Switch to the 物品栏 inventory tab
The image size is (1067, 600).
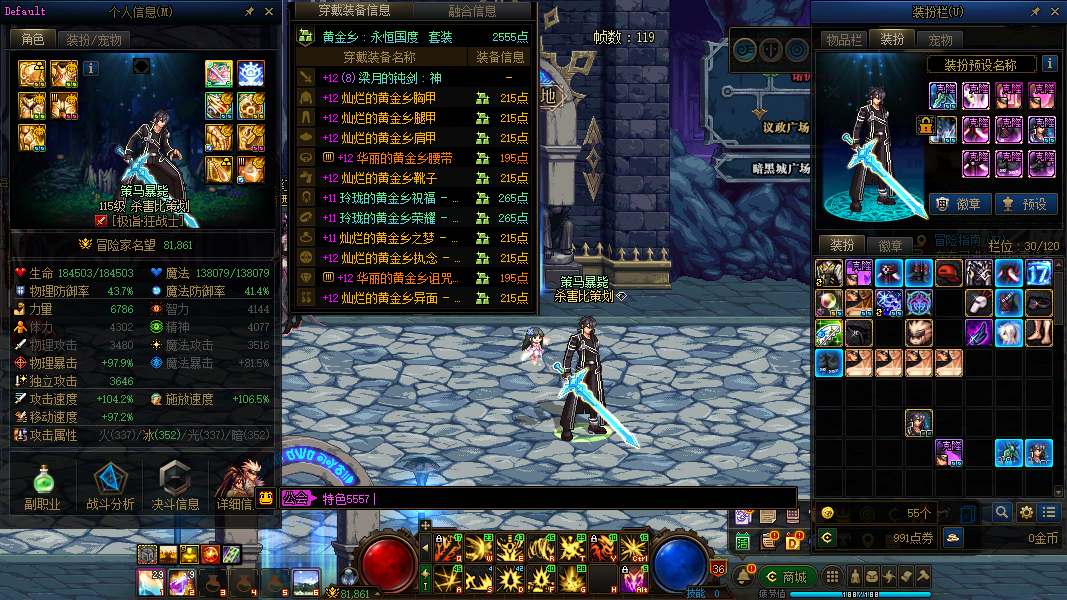pyautogui.click(x=843, y=40)
